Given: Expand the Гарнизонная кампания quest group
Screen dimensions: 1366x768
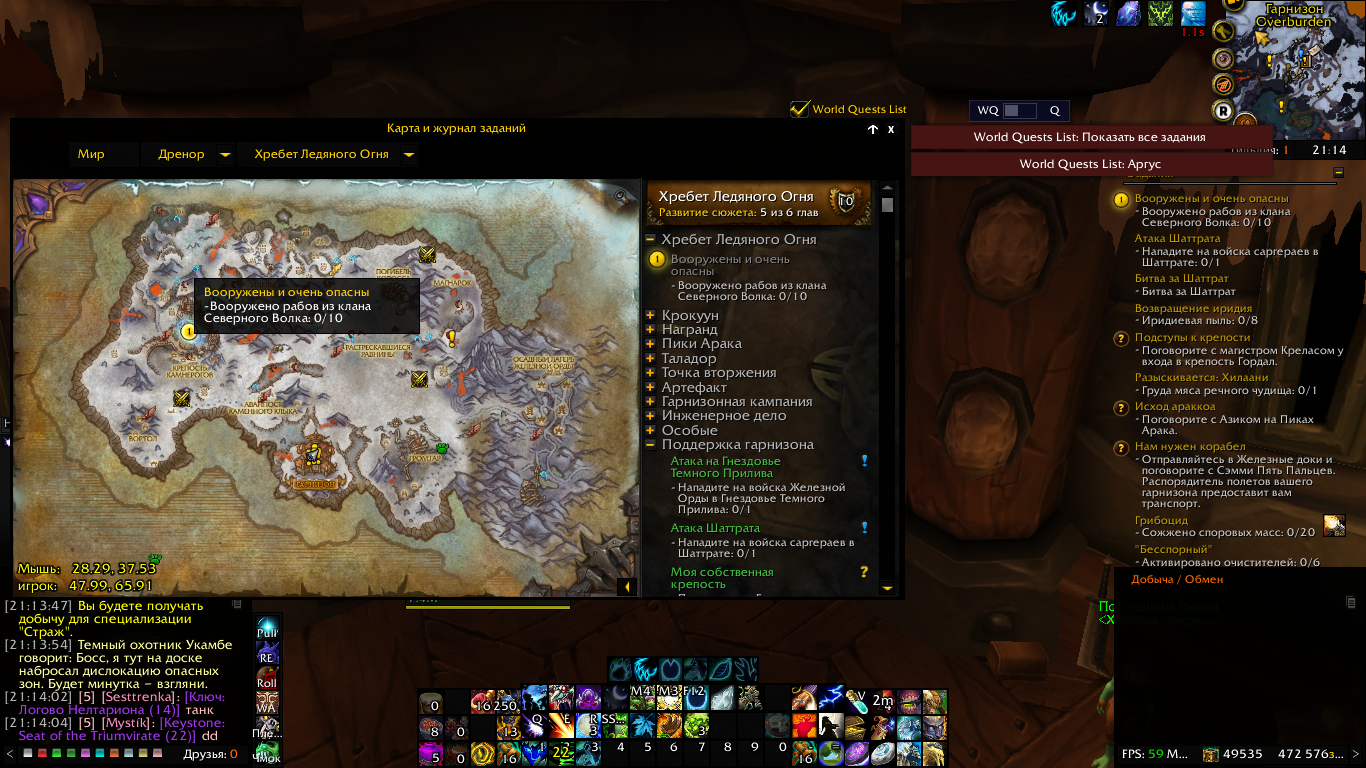Looking at the screenshot, I should point(650,402).
